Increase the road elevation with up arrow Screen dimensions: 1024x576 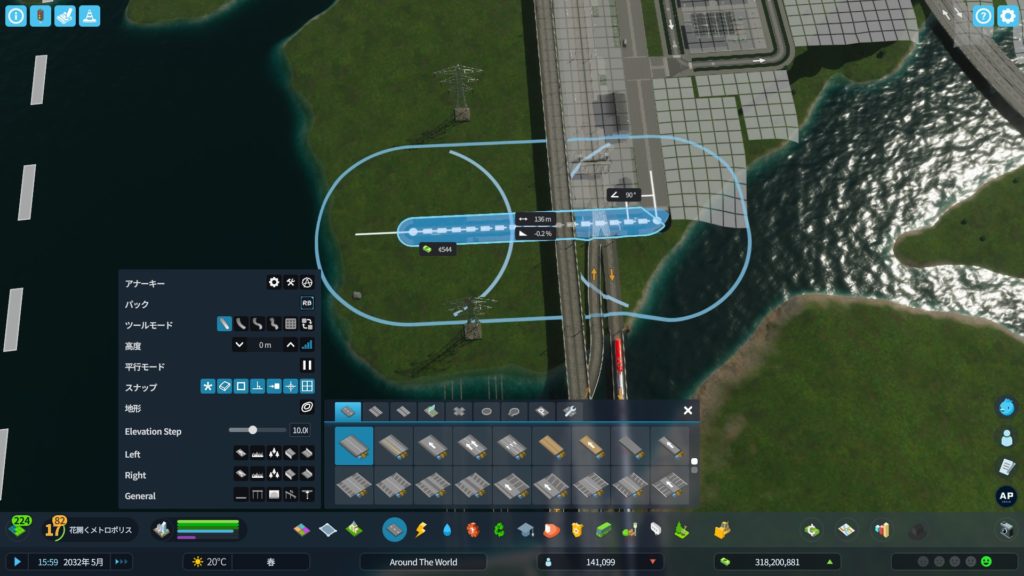[x=290, y=345]
